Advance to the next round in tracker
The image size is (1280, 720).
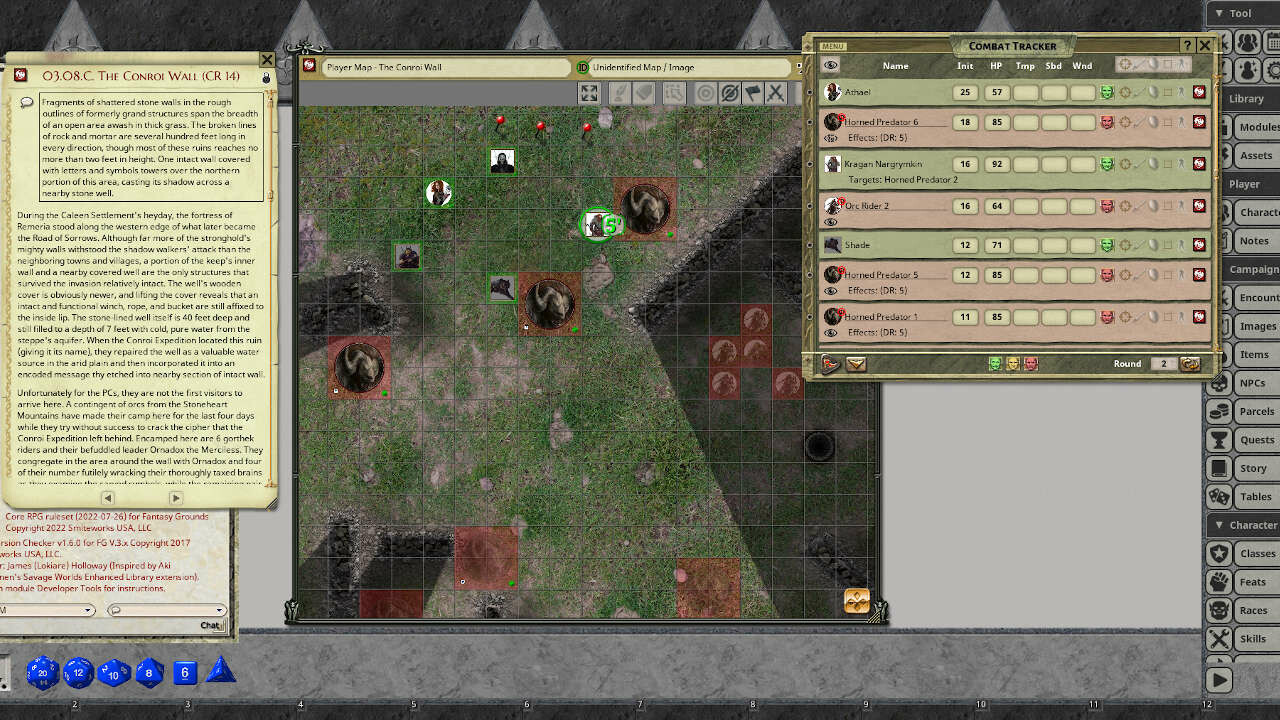pyautogui.click(x=1190, y=364)
